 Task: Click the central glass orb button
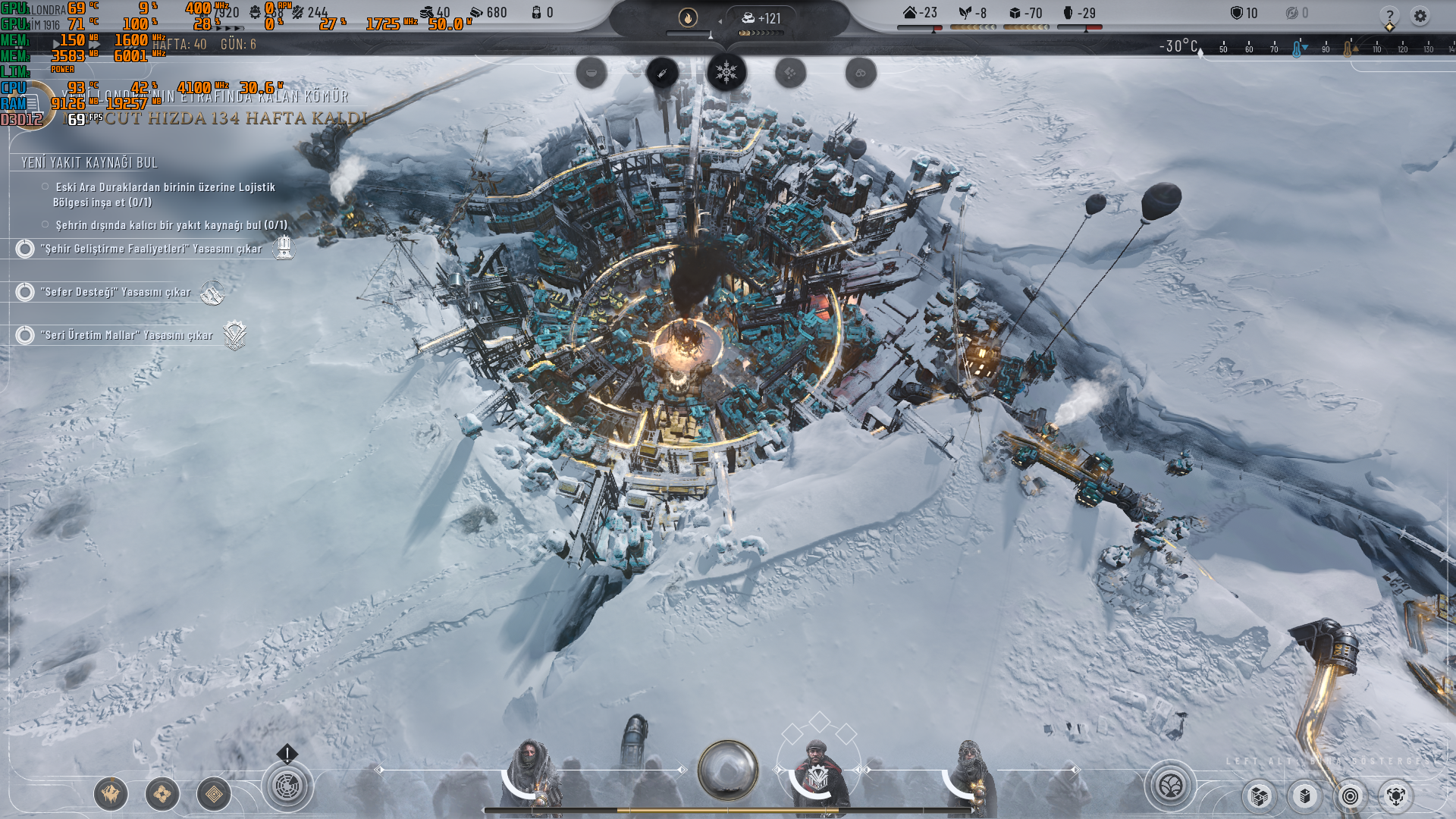point(727,770)
